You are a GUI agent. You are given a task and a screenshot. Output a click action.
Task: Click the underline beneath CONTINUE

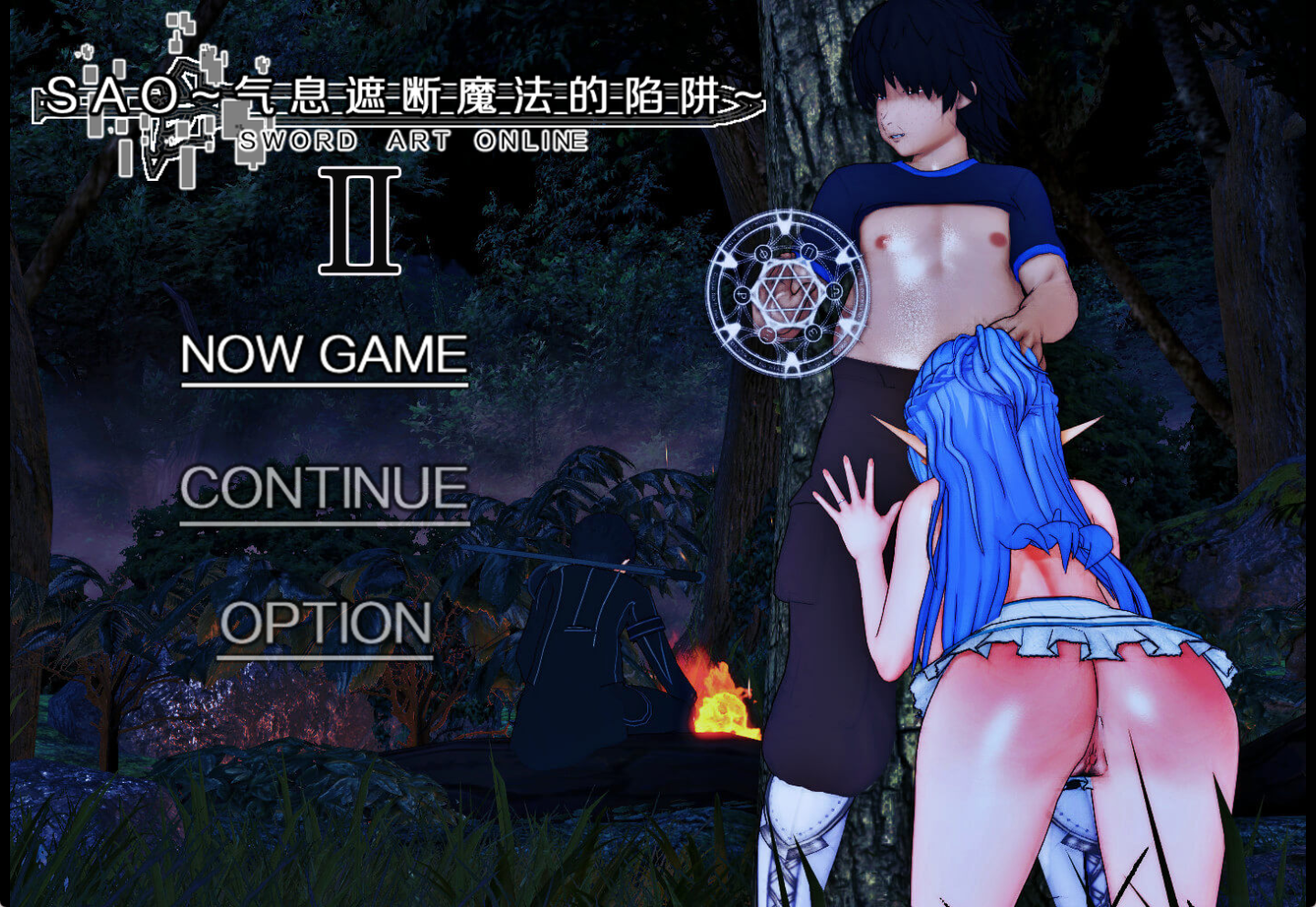[324, 523]
